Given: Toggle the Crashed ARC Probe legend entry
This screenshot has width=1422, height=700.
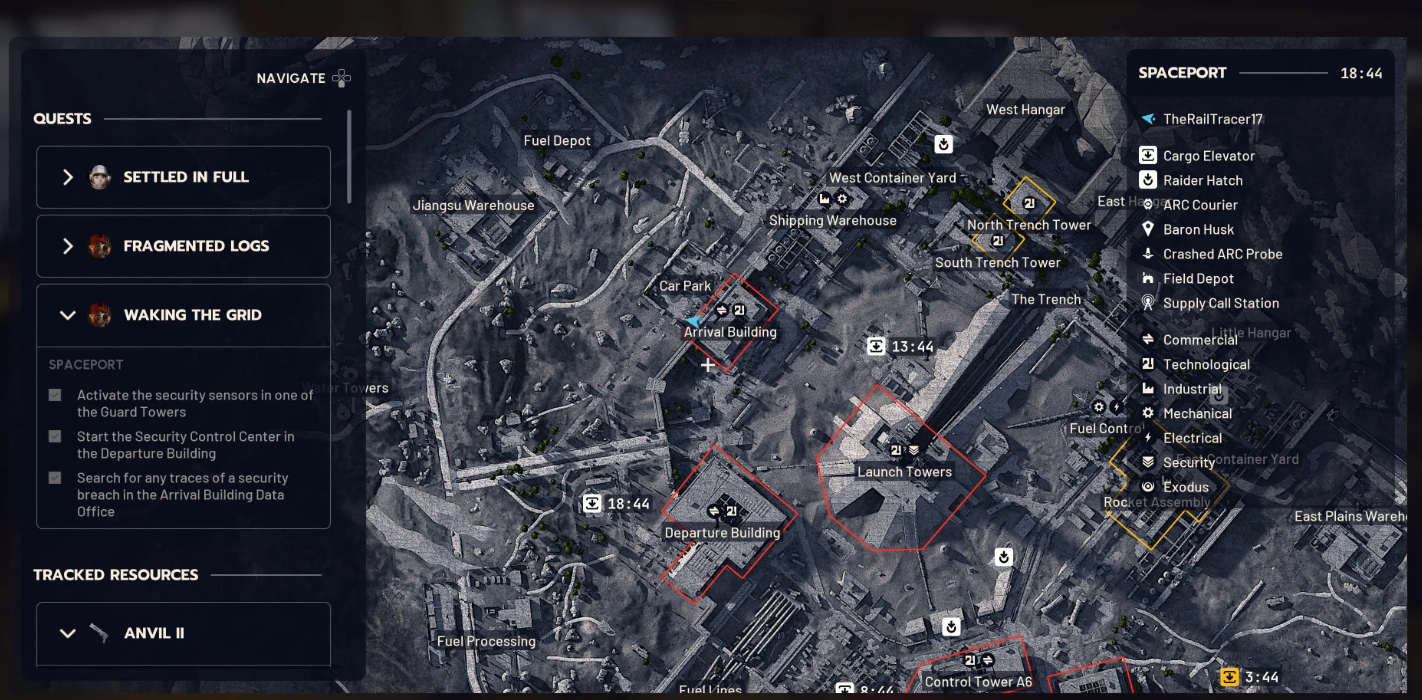Looking at the screenshot, I should click(x=1222, y=254).
